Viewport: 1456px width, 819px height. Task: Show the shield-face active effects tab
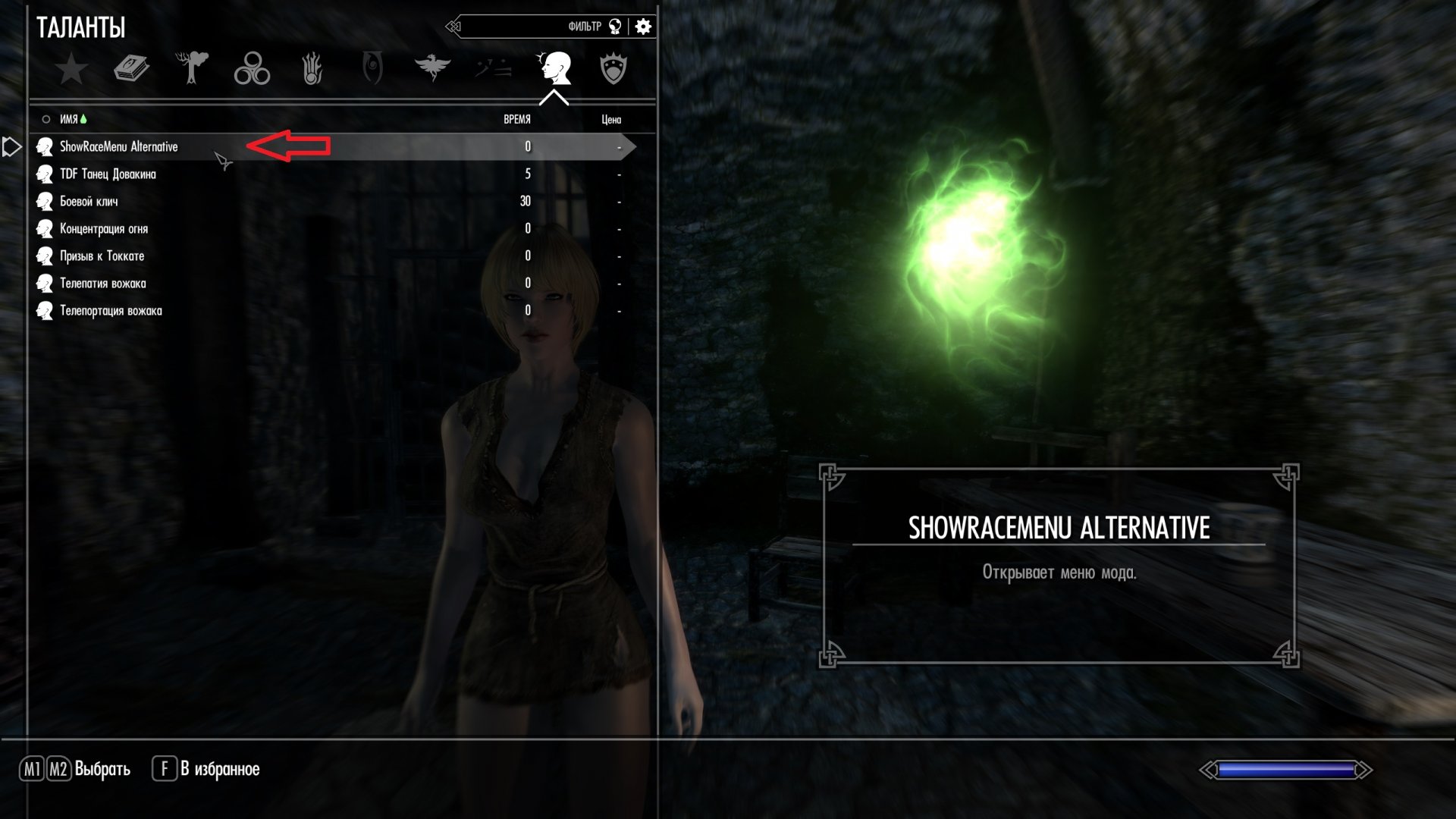[x=613, y=69]
